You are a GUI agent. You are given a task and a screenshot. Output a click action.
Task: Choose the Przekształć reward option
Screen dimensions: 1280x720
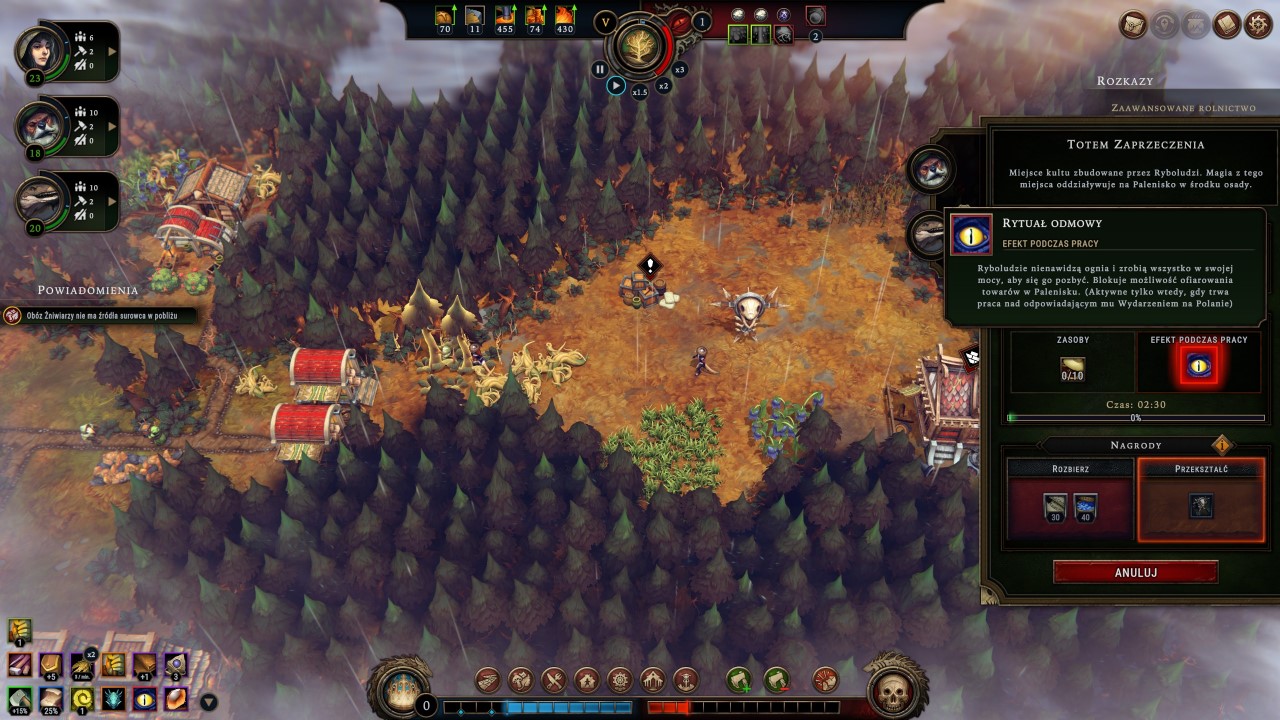1200,499
